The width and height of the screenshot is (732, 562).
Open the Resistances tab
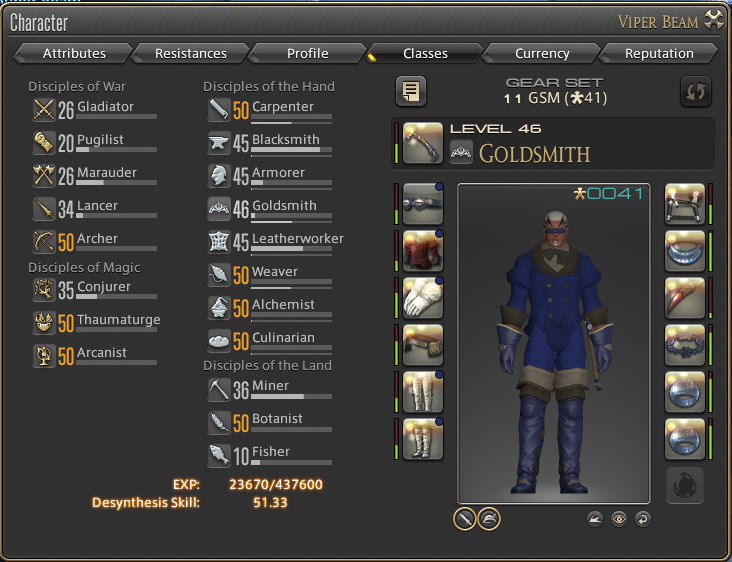point(190,53)
